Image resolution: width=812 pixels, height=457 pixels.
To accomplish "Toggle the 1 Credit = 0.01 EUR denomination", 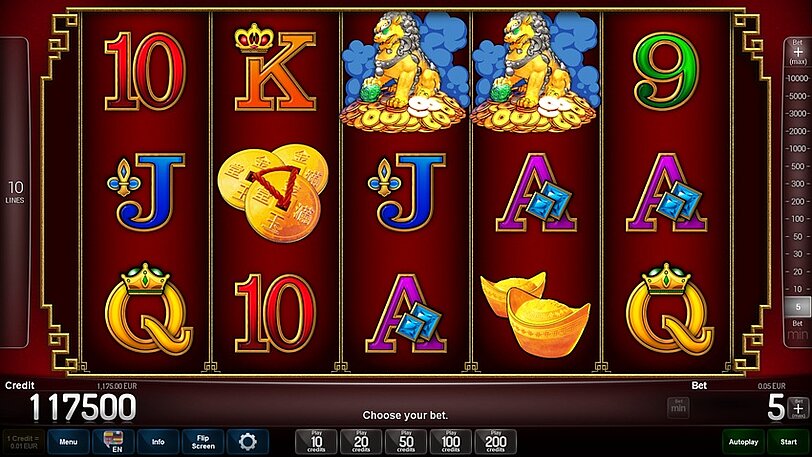I will [x=23, y=441].
